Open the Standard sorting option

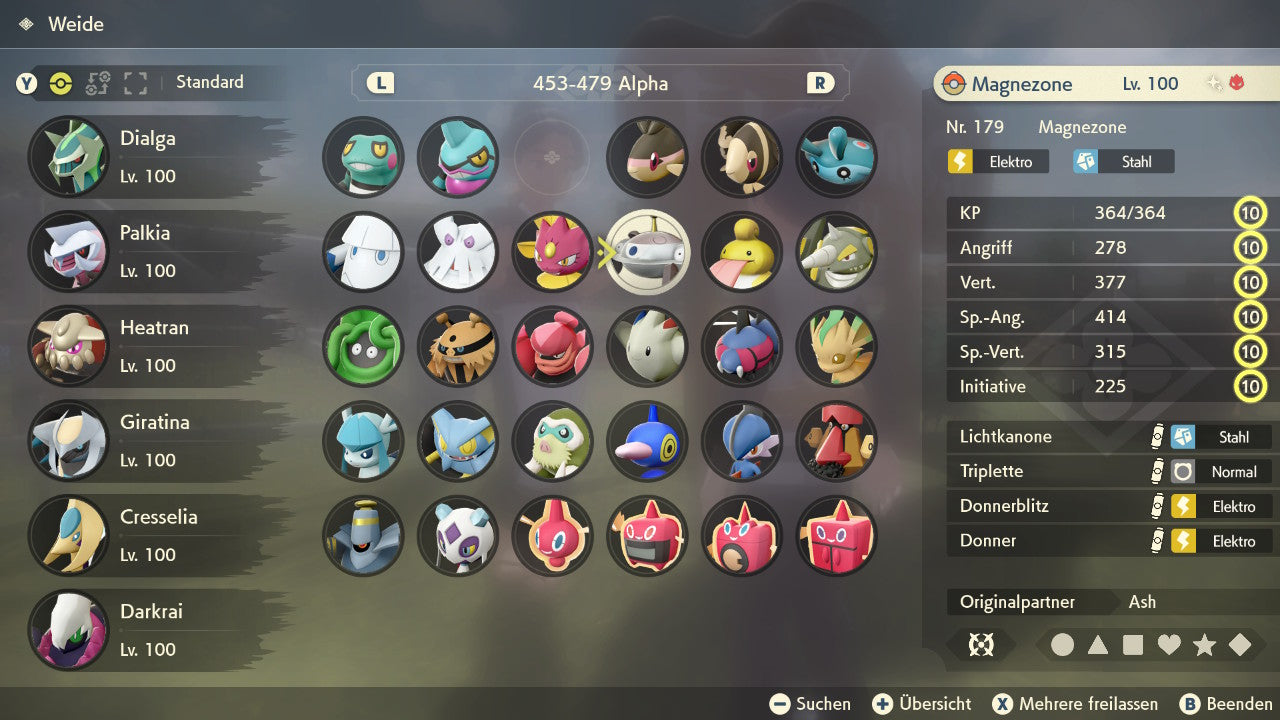click(209, 82)
